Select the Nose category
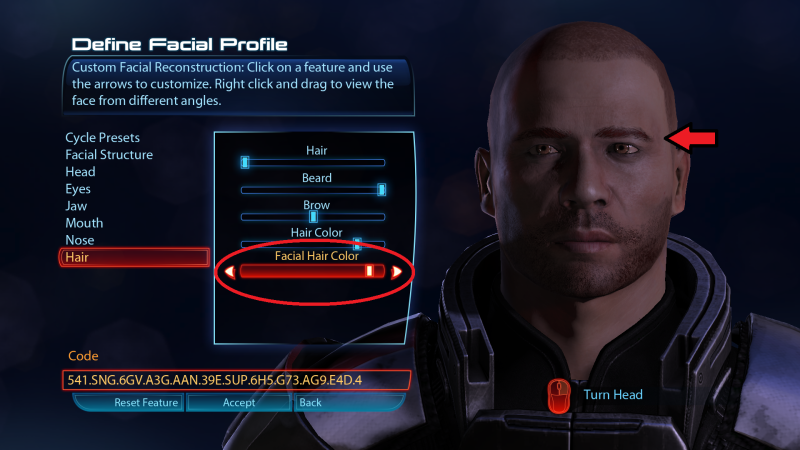This screenshot has width=800, height=450. [80, 240]
